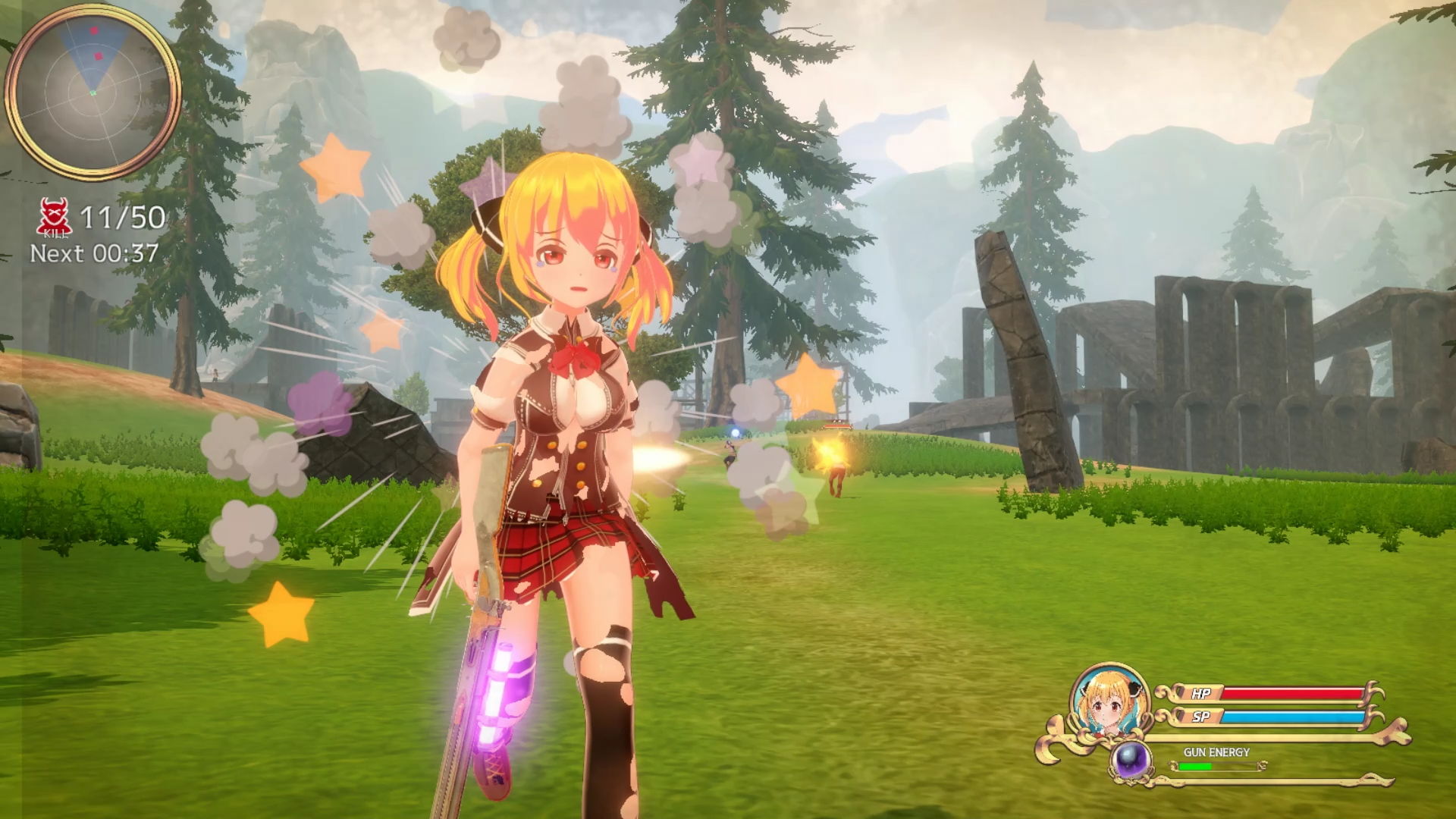Click the red demon kill counter icon
Screen dimensions: 1456x819
click(55, 217)
